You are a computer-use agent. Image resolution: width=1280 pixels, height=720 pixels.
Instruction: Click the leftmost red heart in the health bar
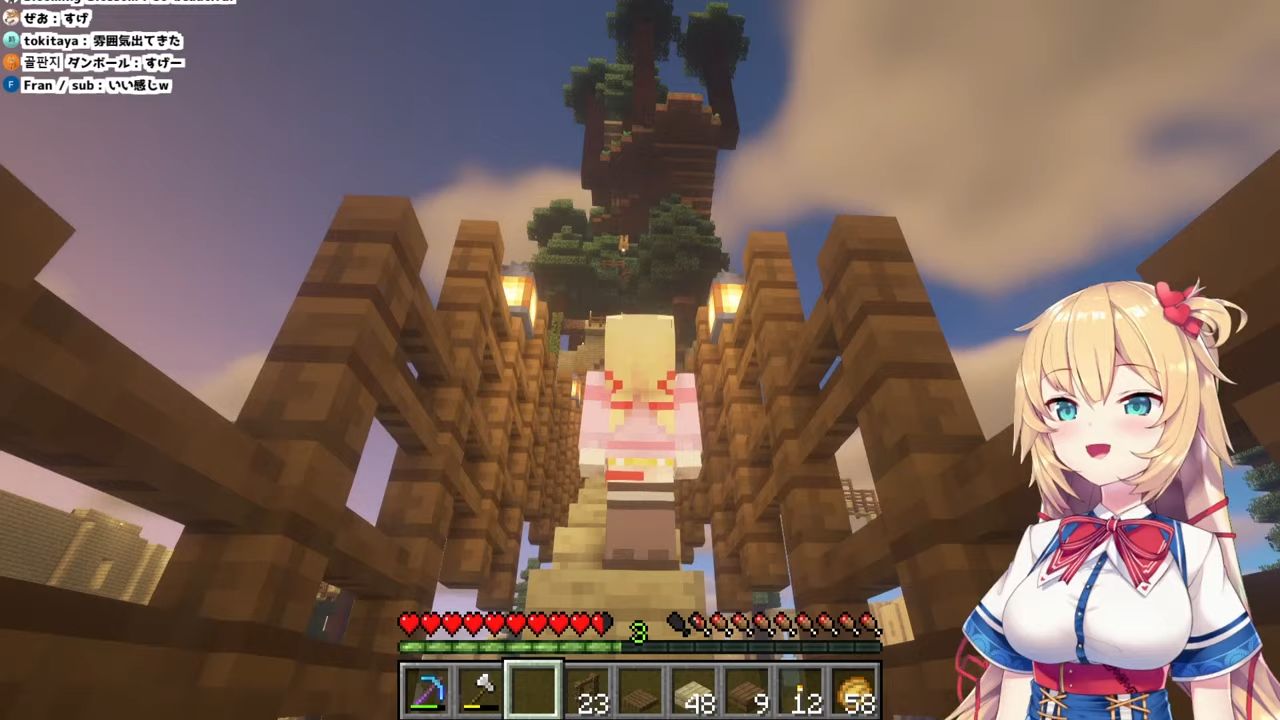tap(409, 622)
